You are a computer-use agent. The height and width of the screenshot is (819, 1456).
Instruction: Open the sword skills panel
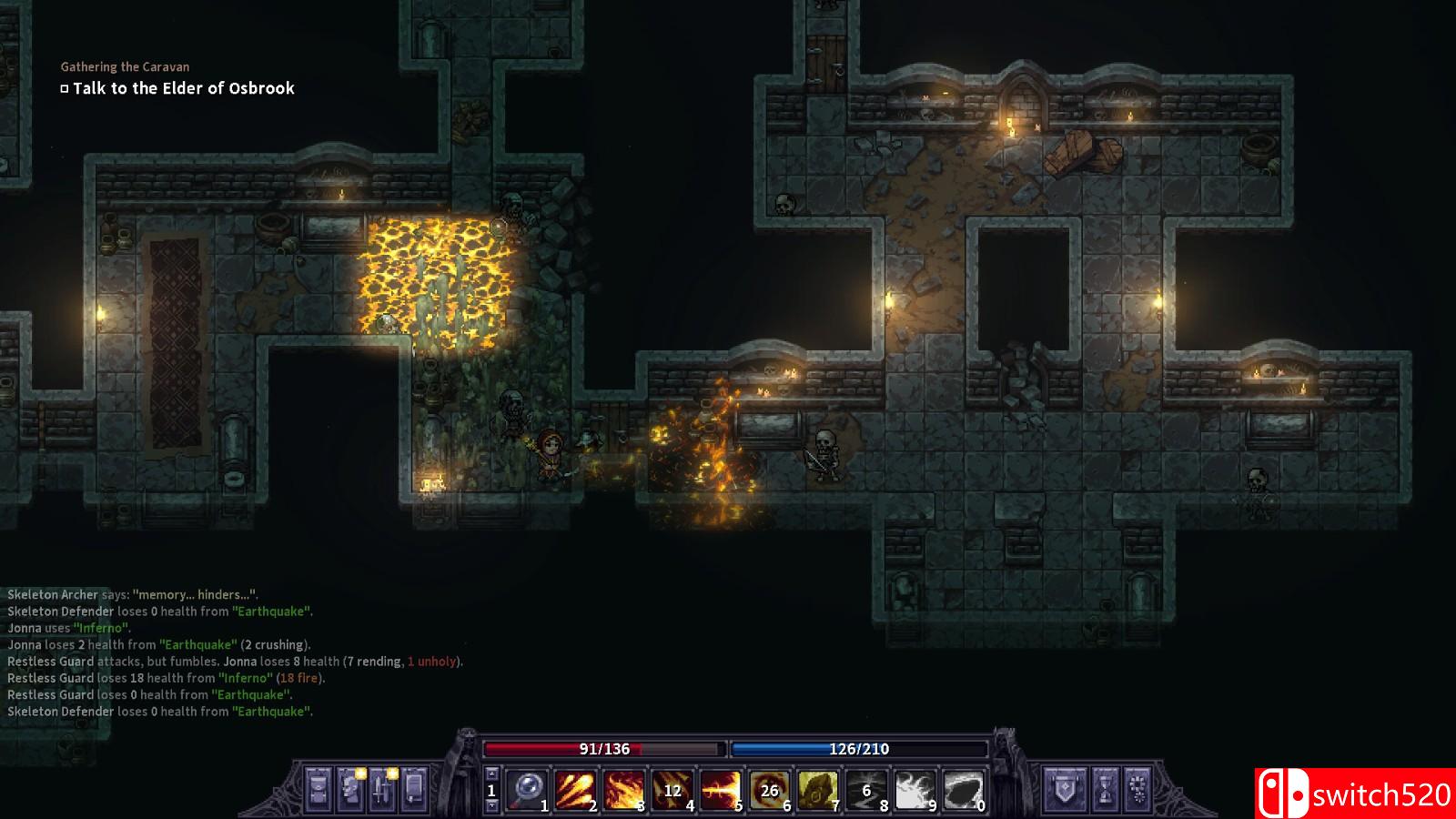click(x=381, y=788)
